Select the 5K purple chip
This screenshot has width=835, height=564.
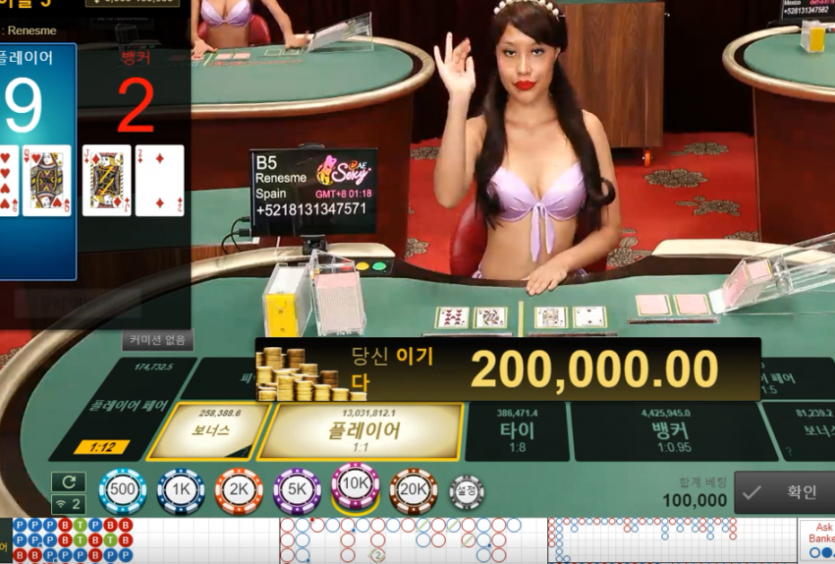coord(297,491)
